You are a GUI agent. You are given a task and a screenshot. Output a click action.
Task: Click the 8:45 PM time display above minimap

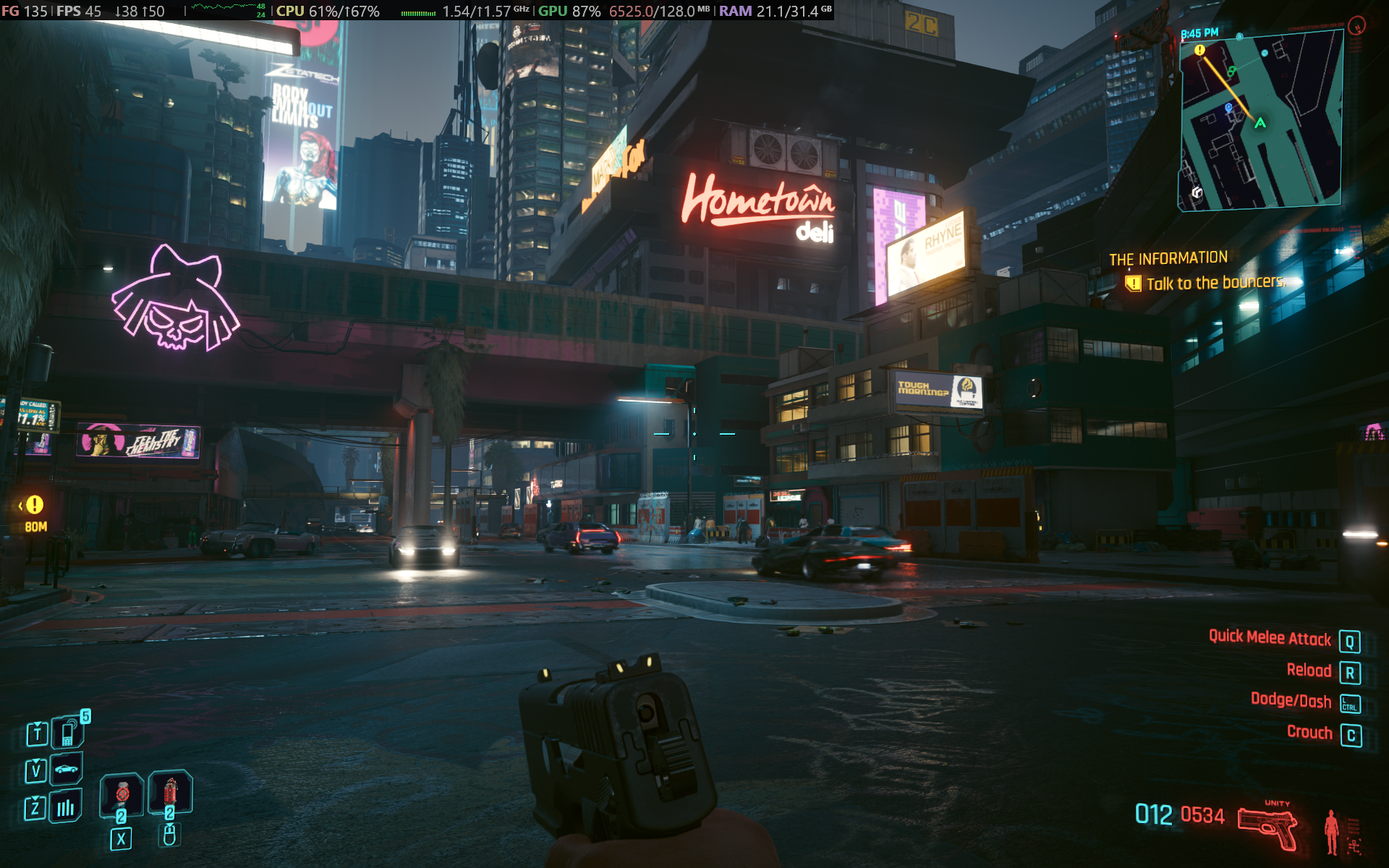[1200, 33]
